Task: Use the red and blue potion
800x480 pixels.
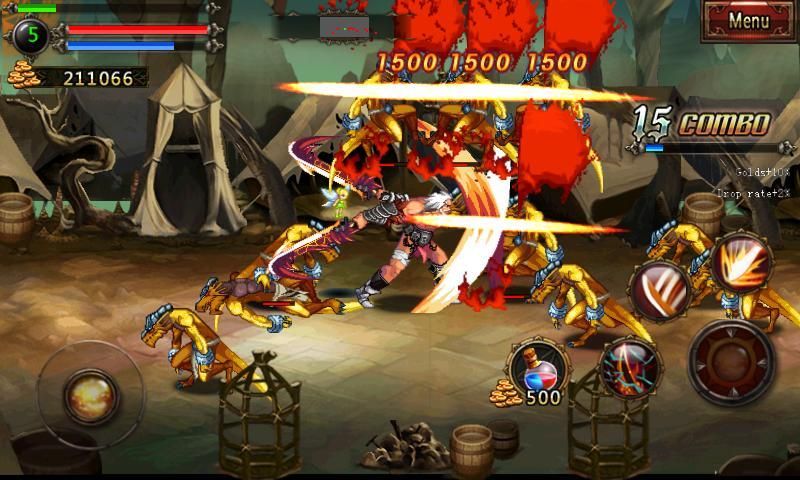Action: pos(539,367)
